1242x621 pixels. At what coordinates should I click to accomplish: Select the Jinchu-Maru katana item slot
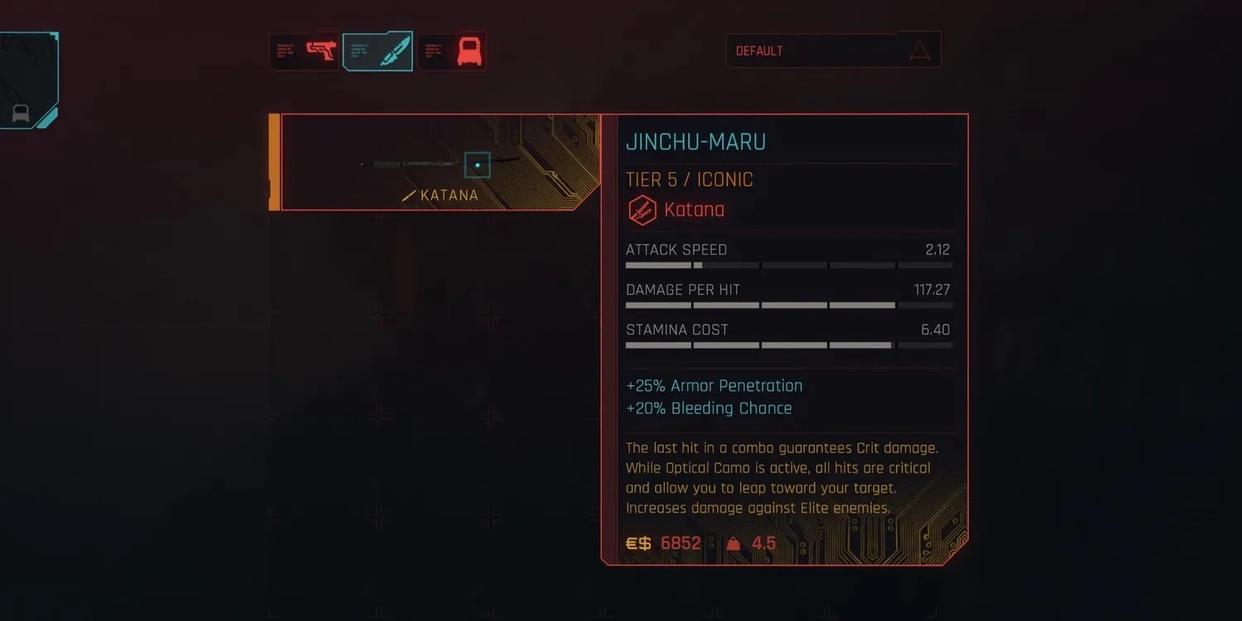coord(440,162)
